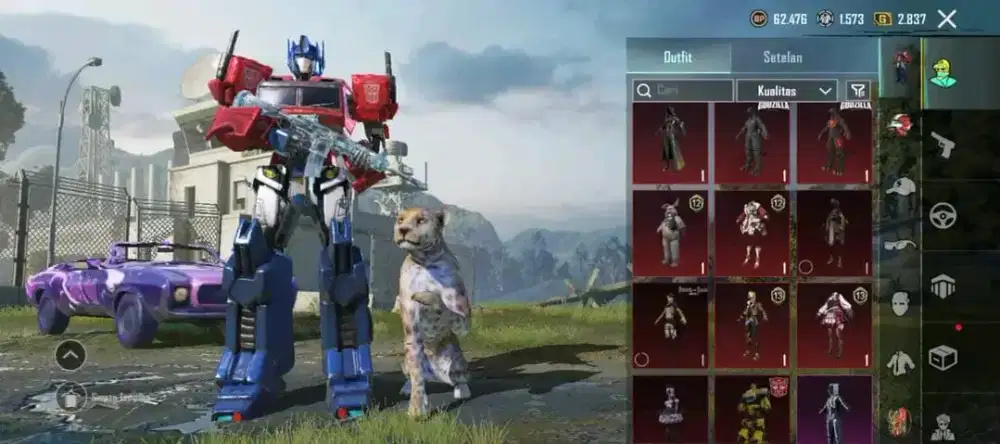The width and height of the screenshot is (1000, 444).
Task: Close the inventory with the X button
Action: click(947, 18)
